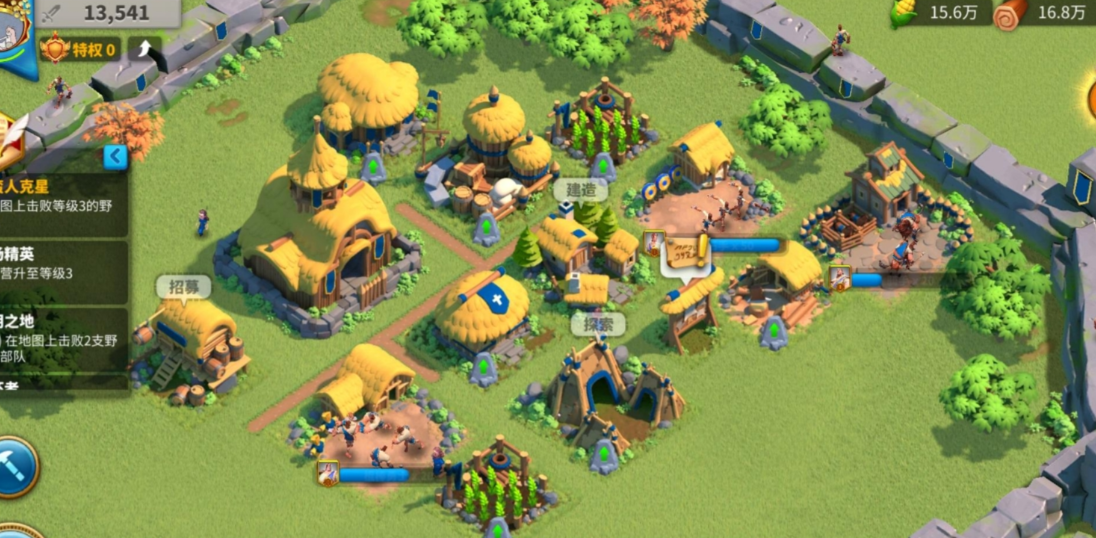Screen dimensions: 1096x538
Task: Tap the 探索 explore bubble
Action: [598, 324]
